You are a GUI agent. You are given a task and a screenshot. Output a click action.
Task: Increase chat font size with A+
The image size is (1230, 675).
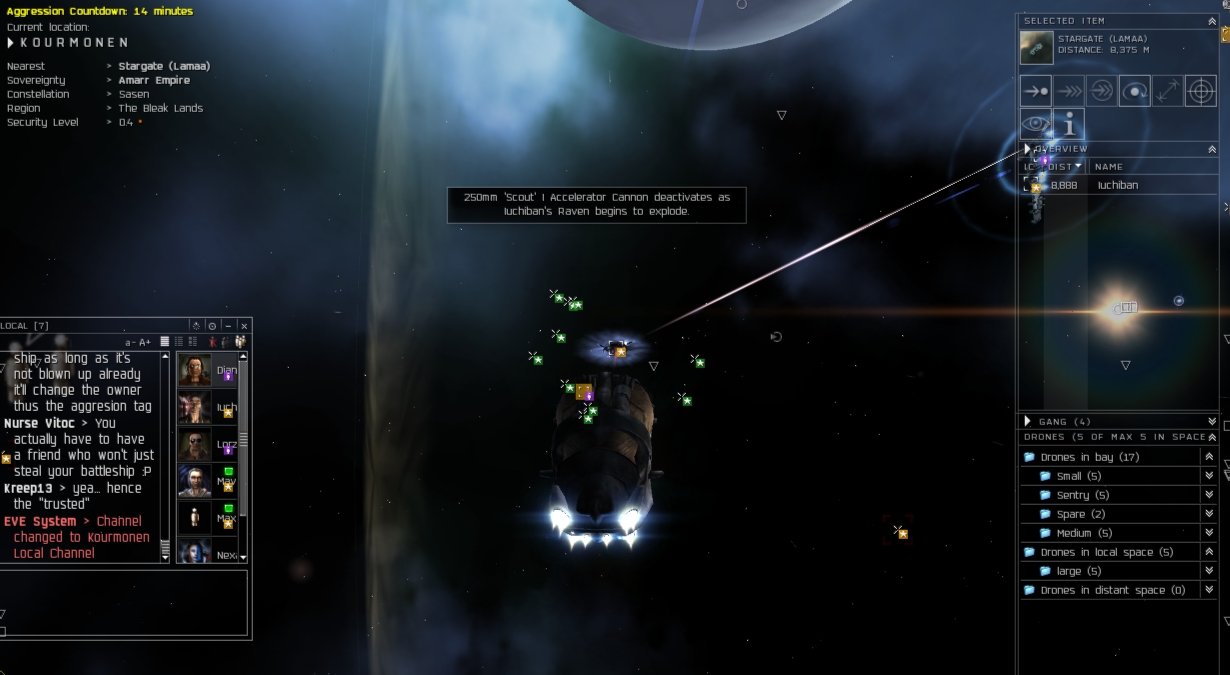click(x=145, y=342)
